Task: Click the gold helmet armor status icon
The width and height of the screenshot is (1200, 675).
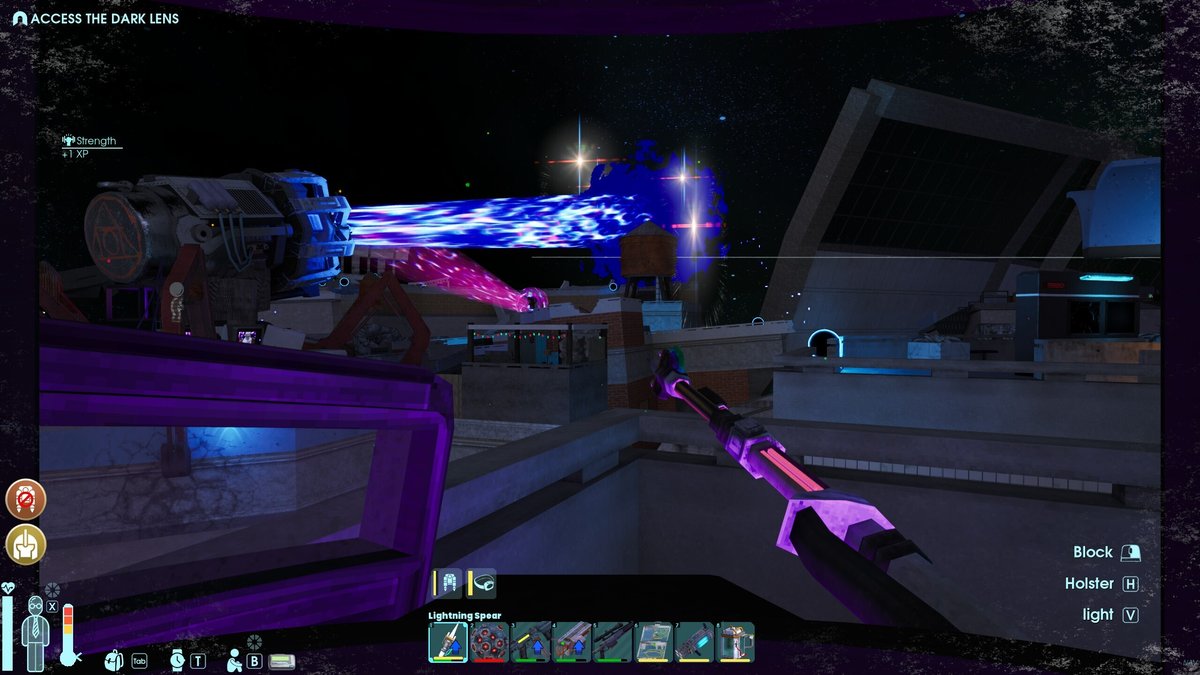Action: click(x=25, y=543)
